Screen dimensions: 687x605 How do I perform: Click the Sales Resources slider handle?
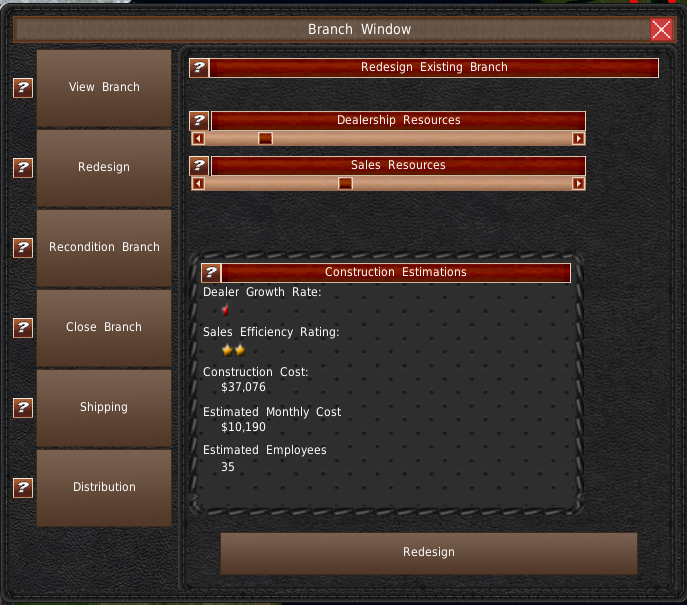(345, 184)
